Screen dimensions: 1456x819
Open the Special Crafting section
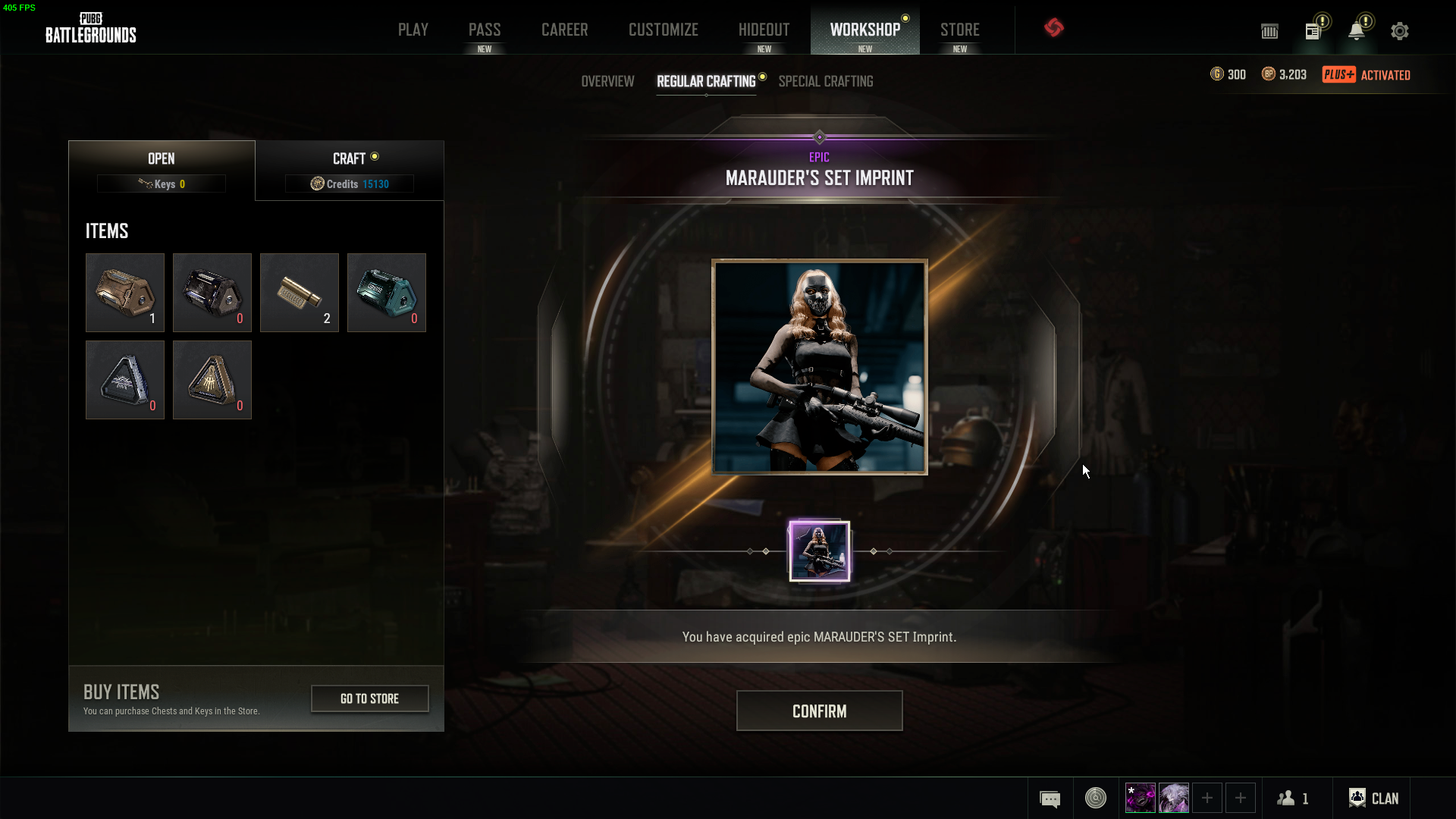(826, 81)
